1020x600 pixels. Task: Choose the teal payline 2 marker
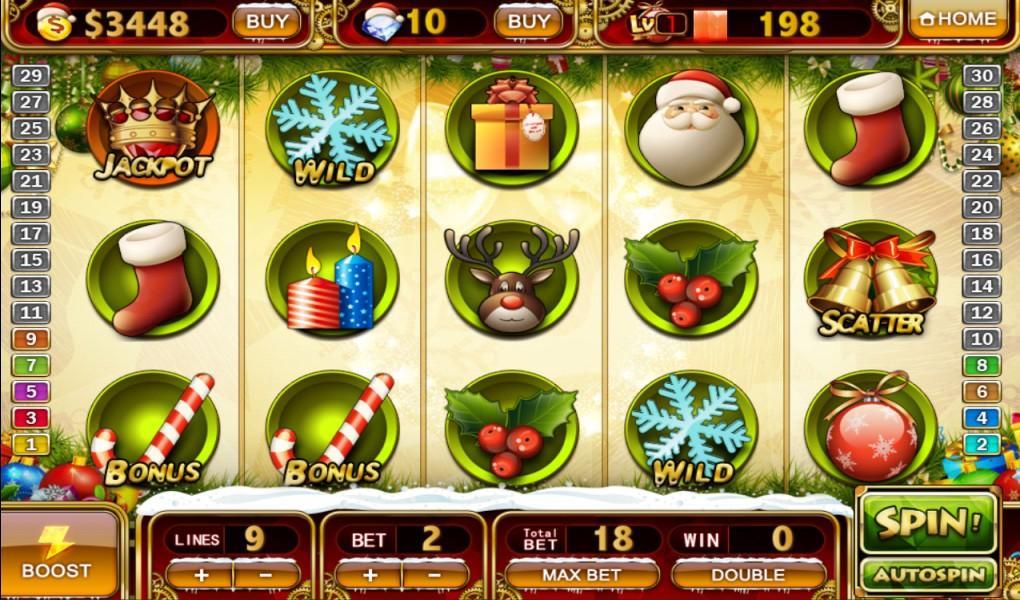click(984, 444)
